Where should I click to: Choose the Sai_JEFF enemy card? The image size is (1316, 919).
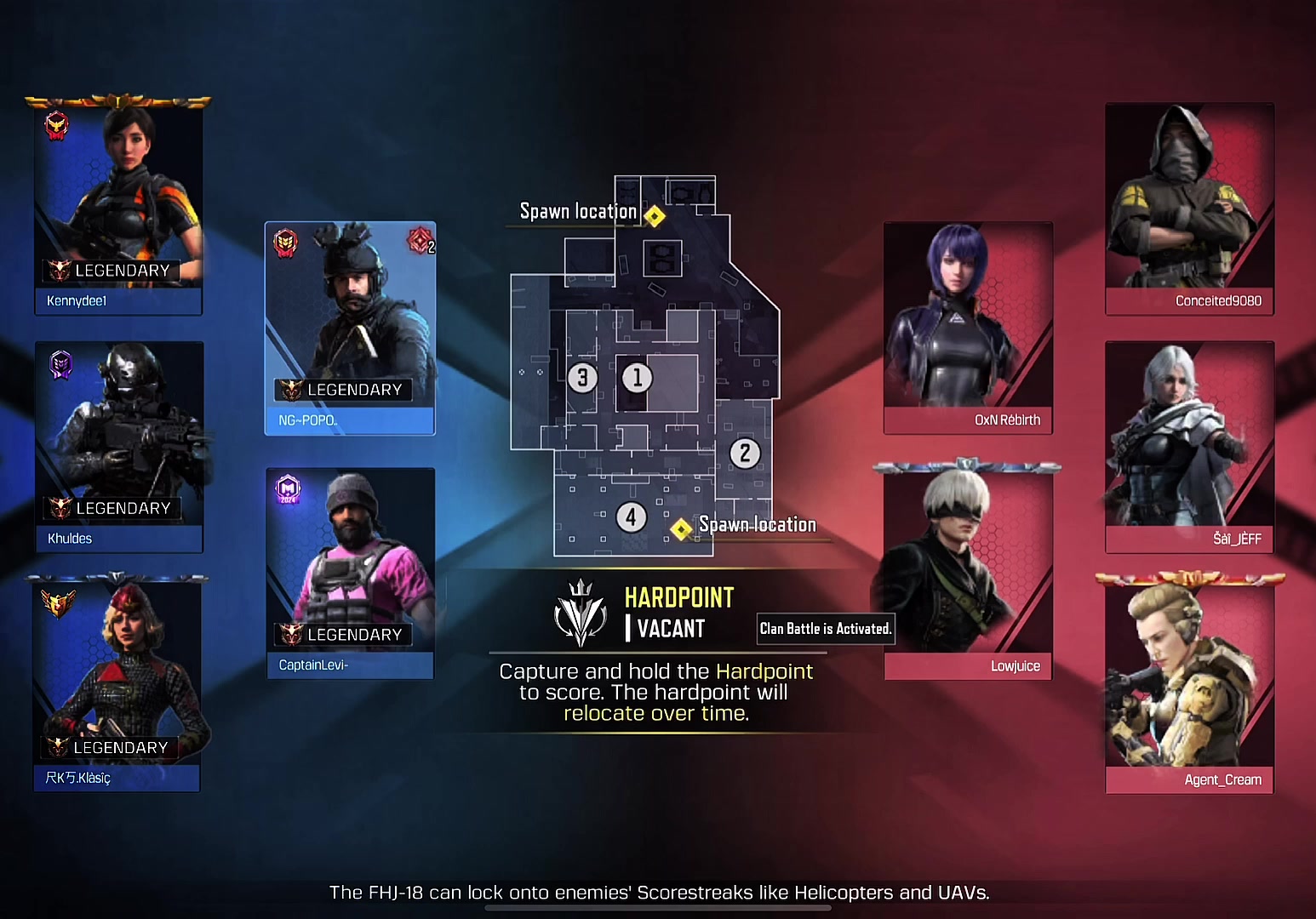pos(1189,447)
